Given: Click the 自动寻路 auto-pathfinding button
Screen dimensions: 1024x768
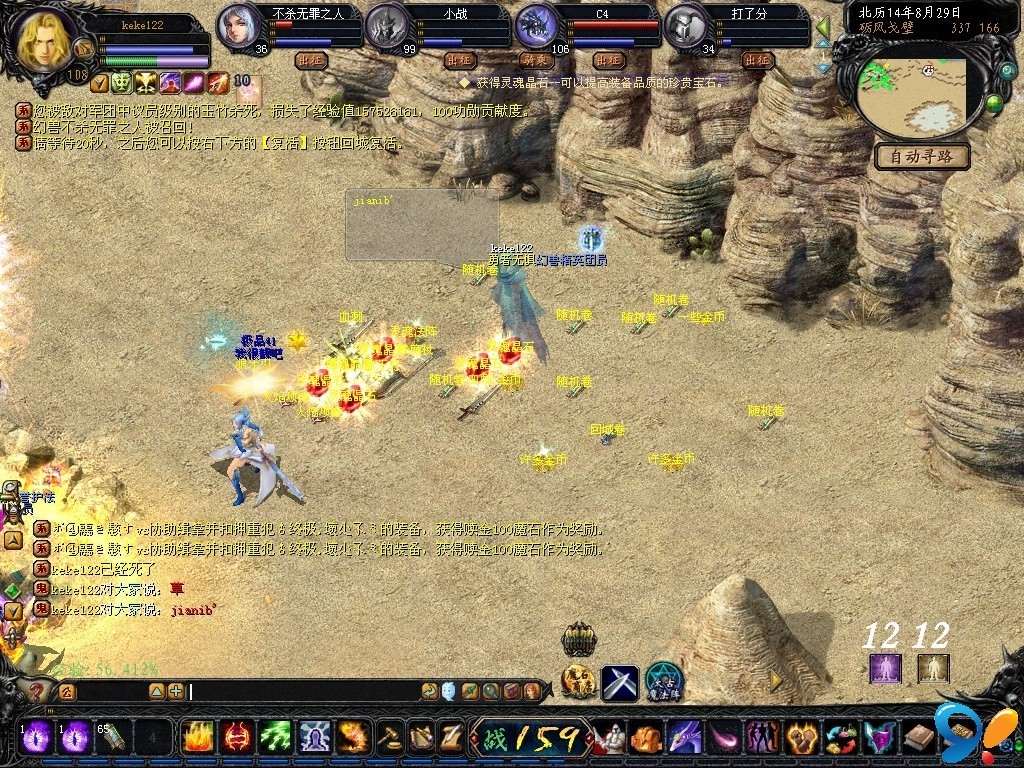Looking at the screenshot, I should [922, 157].
